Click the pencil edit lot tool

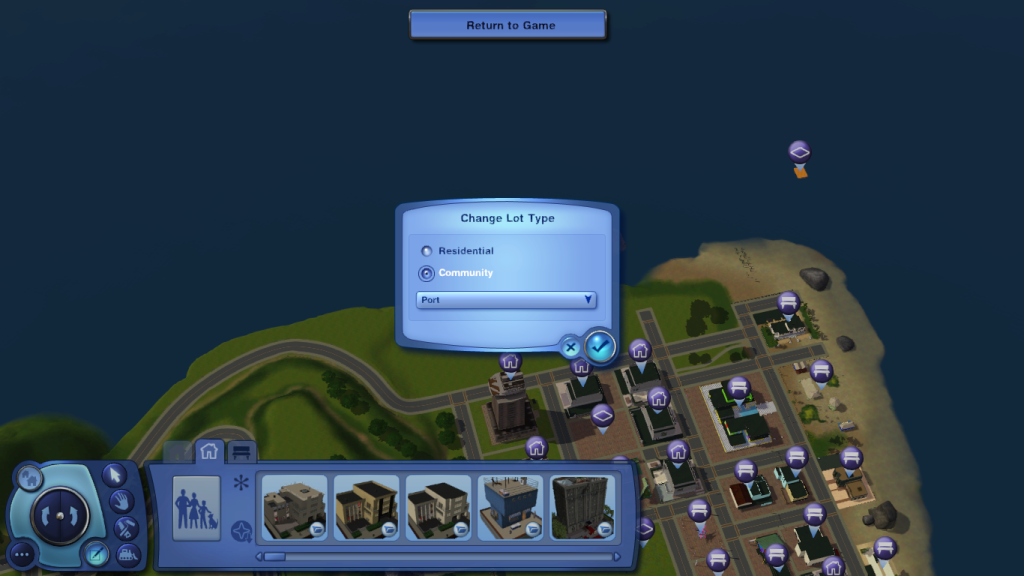[96, 551]
